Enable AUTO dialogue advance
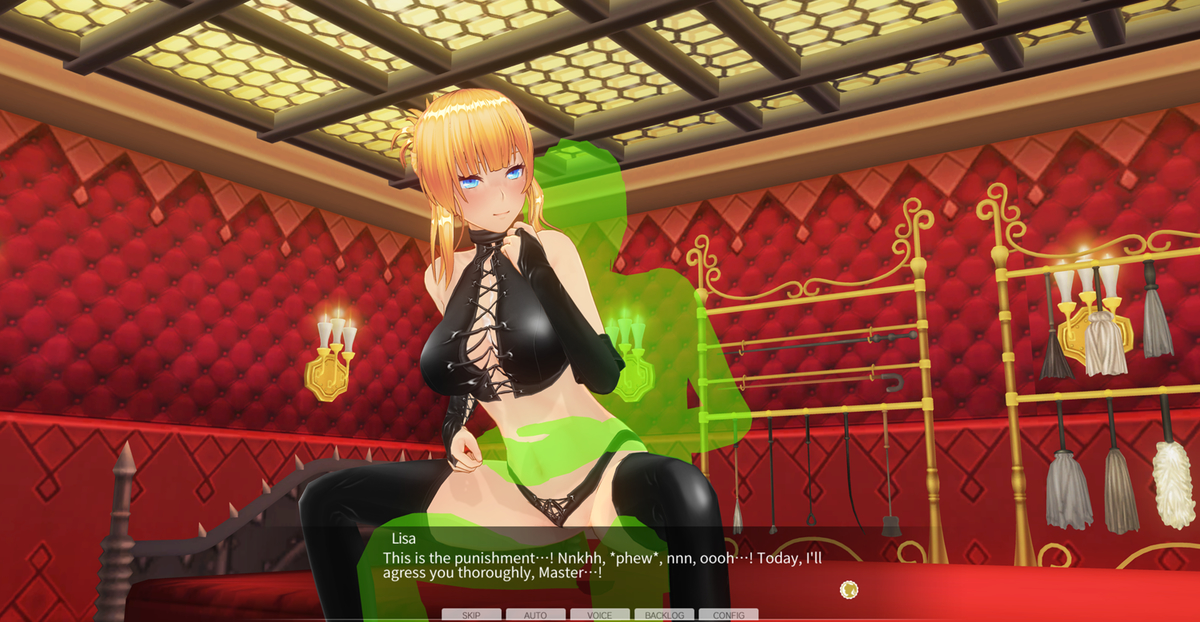 [535, 615]
